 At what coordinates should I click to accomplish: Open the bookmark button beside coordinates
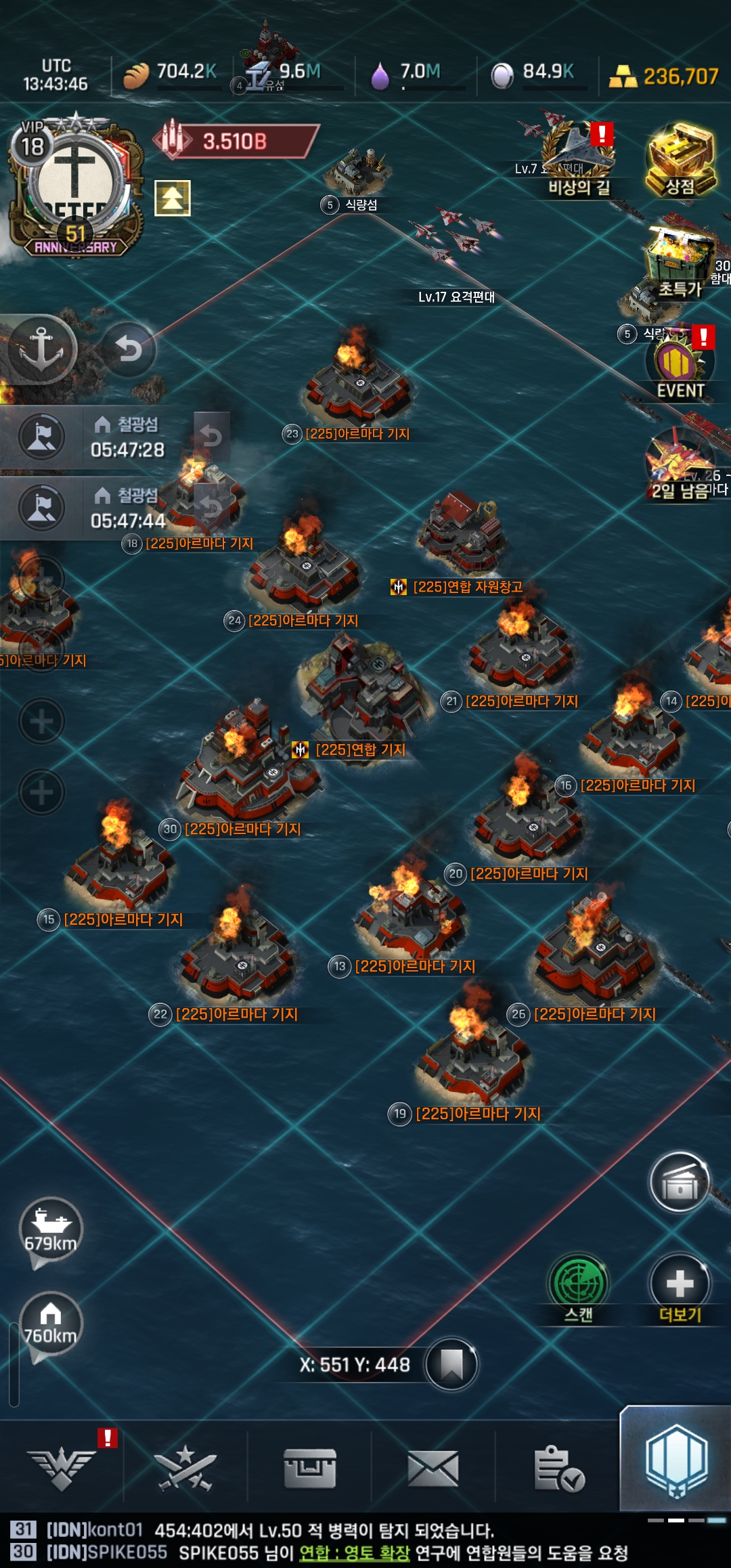point(451,1364)
